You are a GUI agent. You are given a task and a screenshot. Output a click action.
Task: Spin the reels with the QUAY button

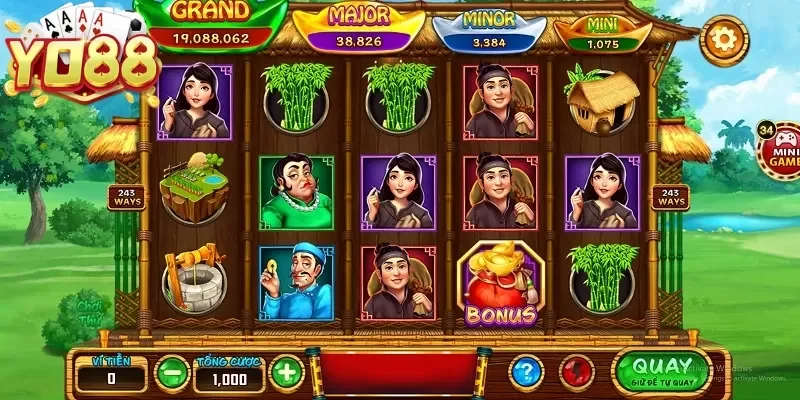(662, 370)
